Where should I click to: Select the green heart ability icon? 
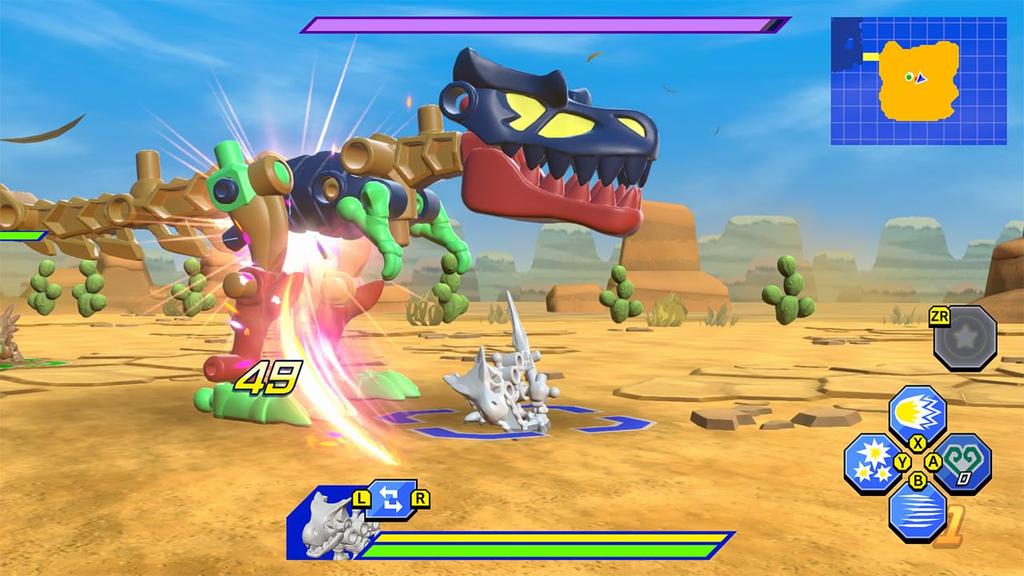click(963, 462)
